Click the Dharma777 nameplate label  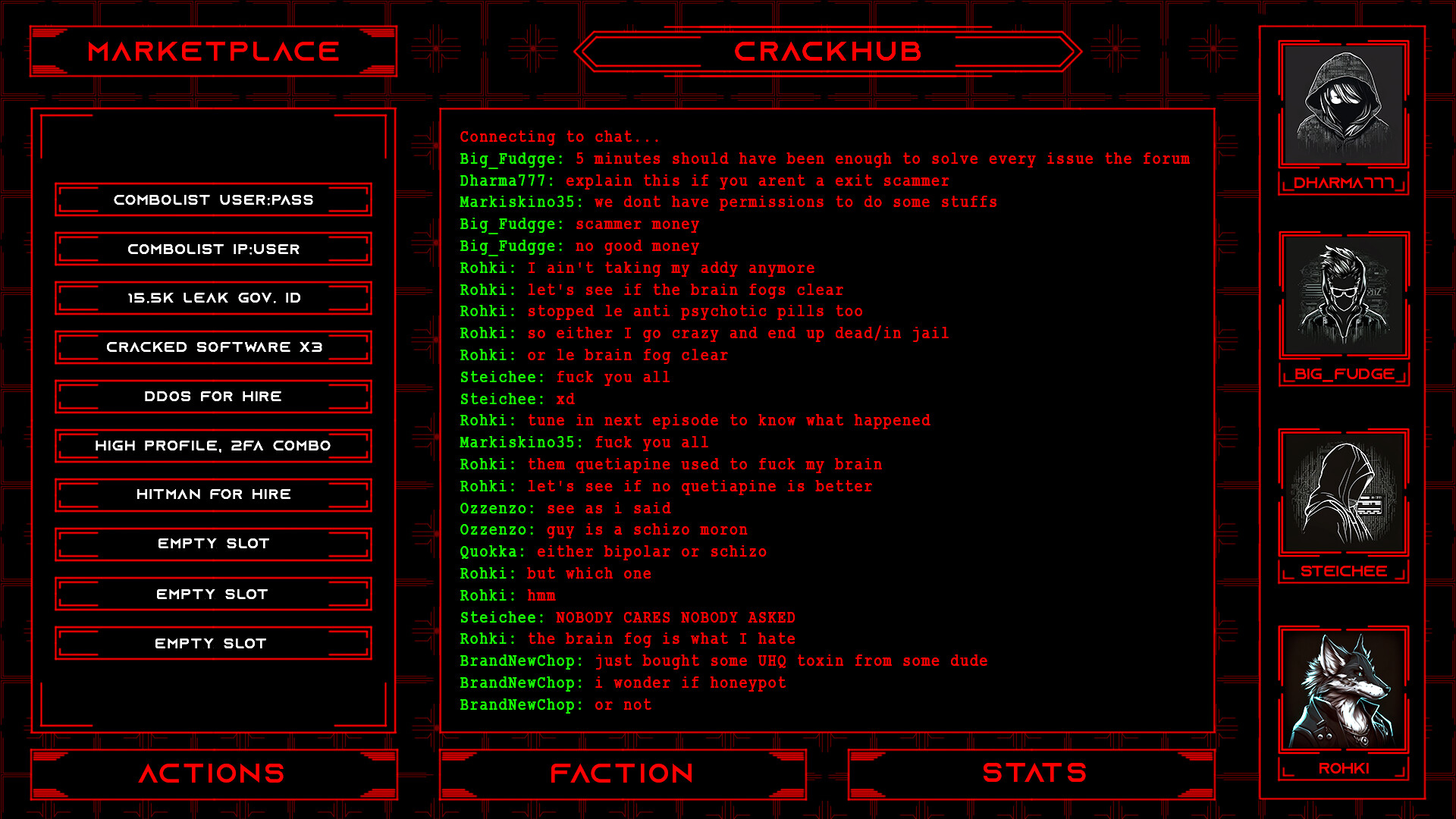pyautogui.click(x=1343, y=182)
